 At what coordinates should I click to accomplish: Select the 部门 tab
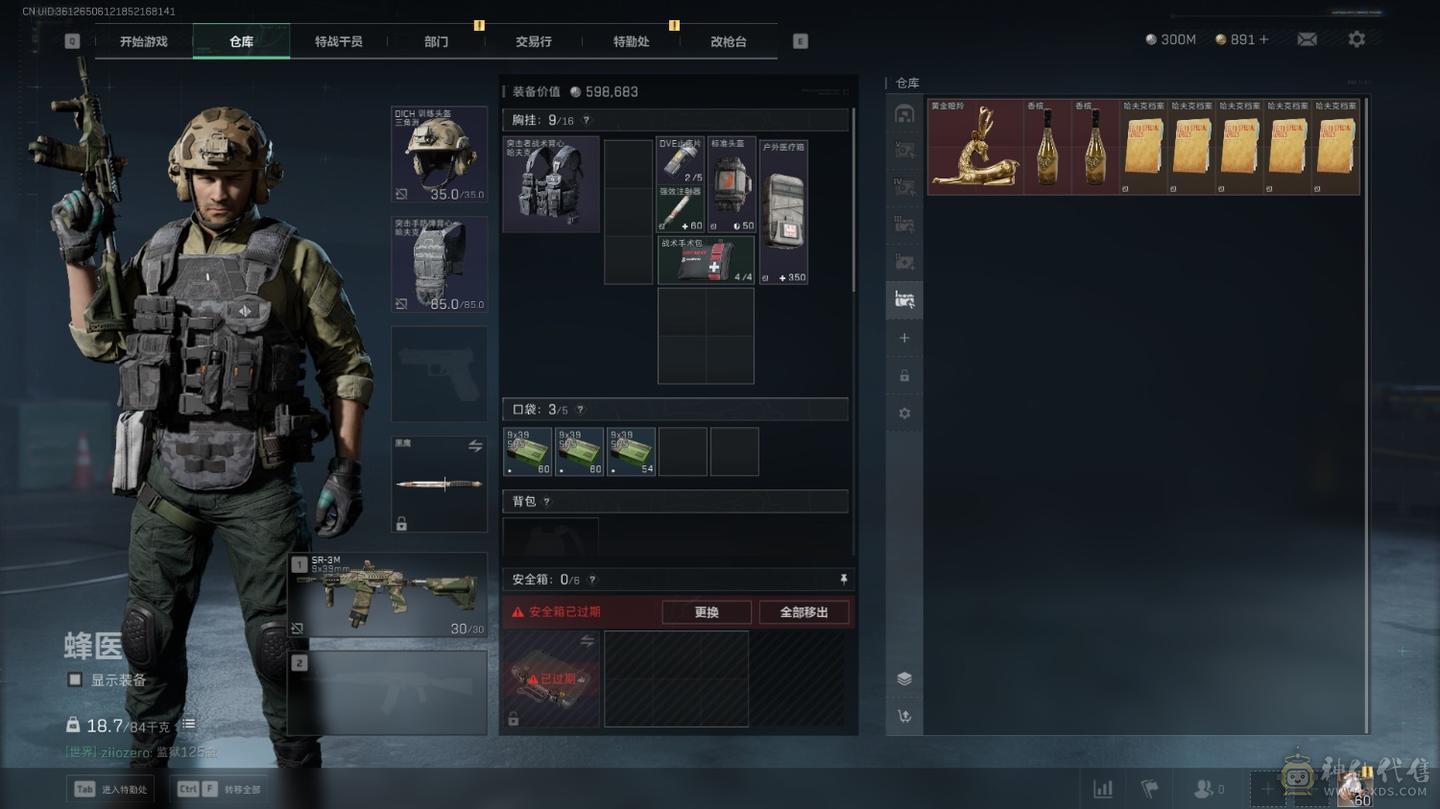(x=436, y=41)
